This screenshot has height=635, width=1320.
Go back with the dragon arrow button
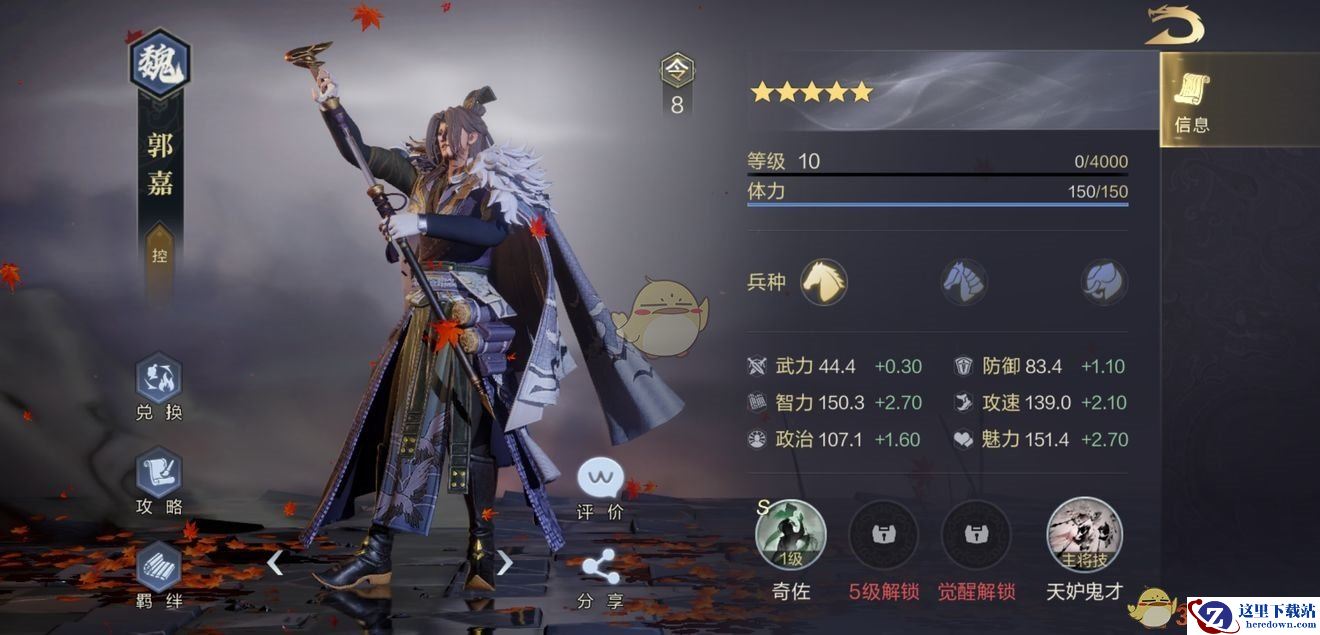pos(1175,25)
